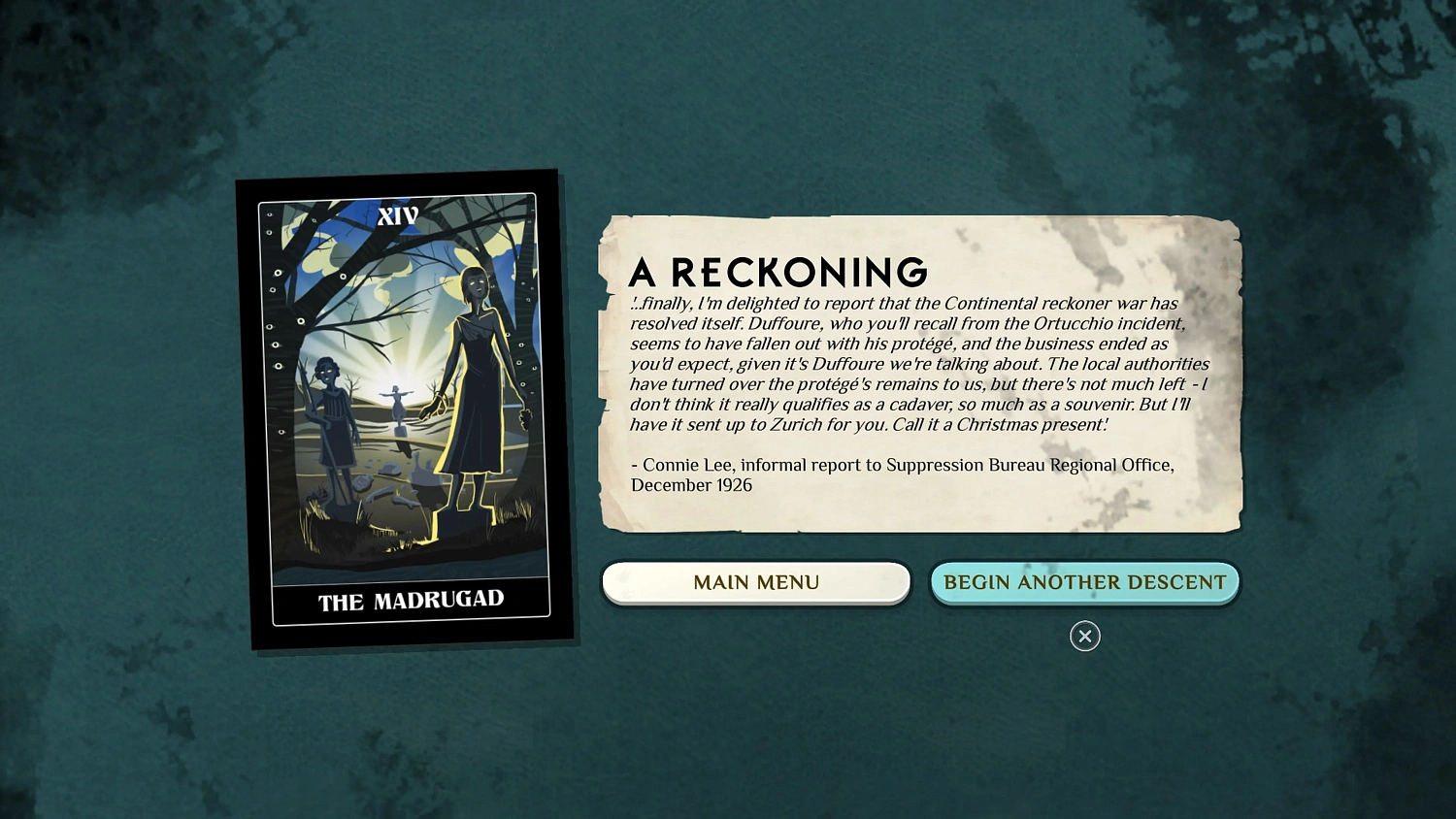Dismiss the ending screen via circular X icon
The height and width of the screenshot is (819, 1456).
tap(1084, 637)
